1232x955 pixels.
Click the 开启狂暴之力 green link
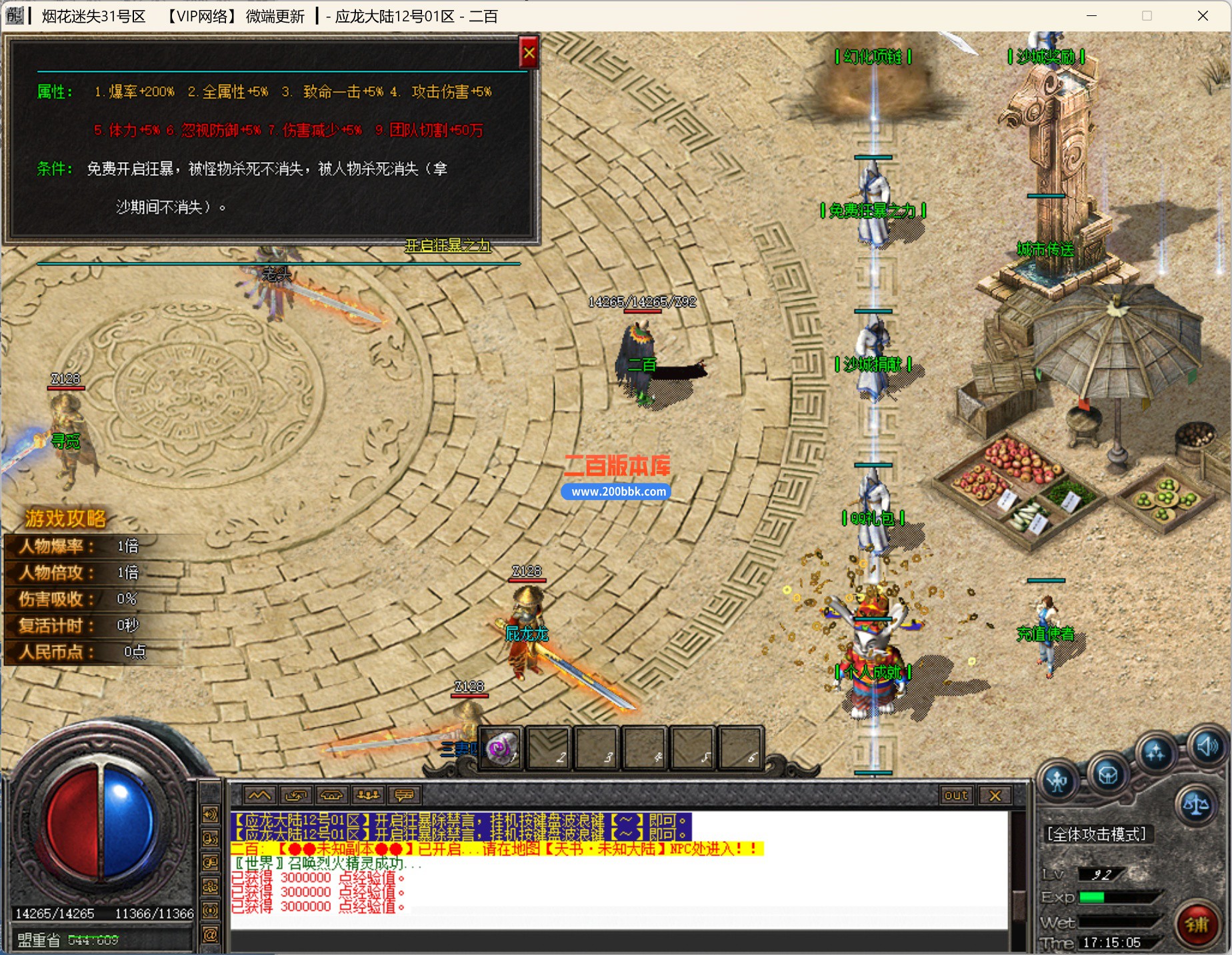click(x=448, y=246)
